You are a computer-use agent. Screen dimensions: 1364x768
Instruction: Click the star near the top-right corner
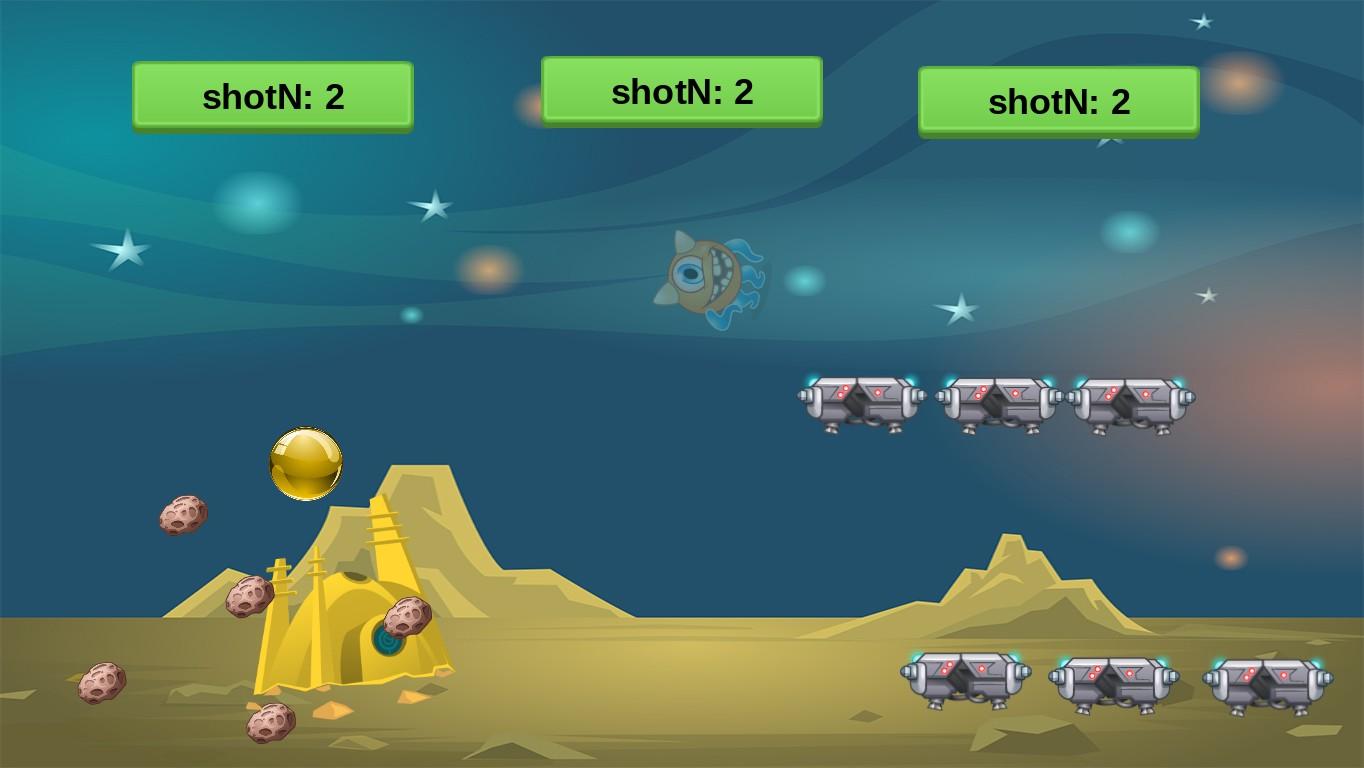(1200, 20)
